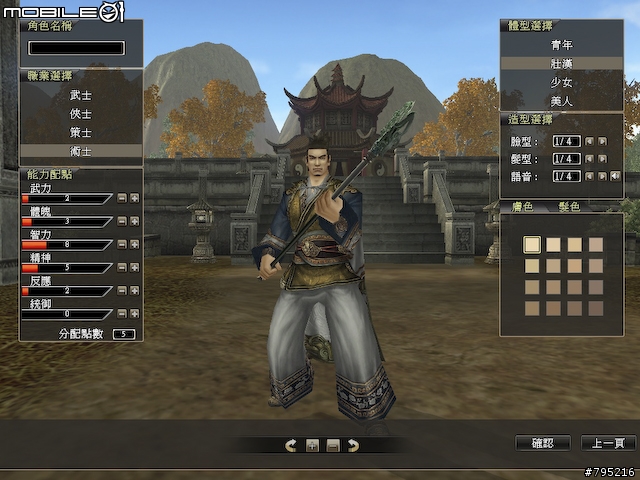Choose the 青年 body type
This screenshot has width=640, height=480.
point(561,45)
